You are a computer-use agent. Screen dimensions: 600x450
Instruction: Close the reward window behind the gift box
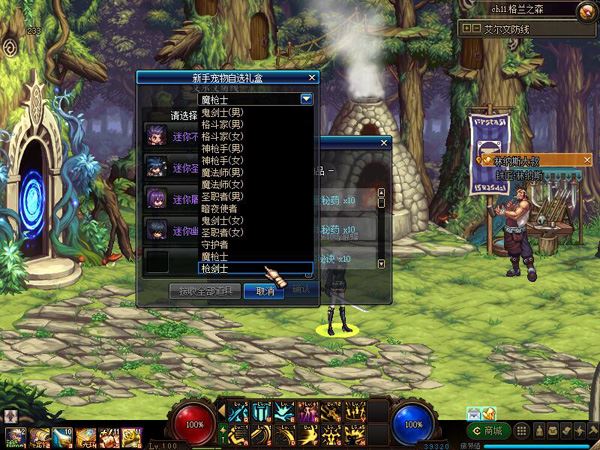point(383,143)
